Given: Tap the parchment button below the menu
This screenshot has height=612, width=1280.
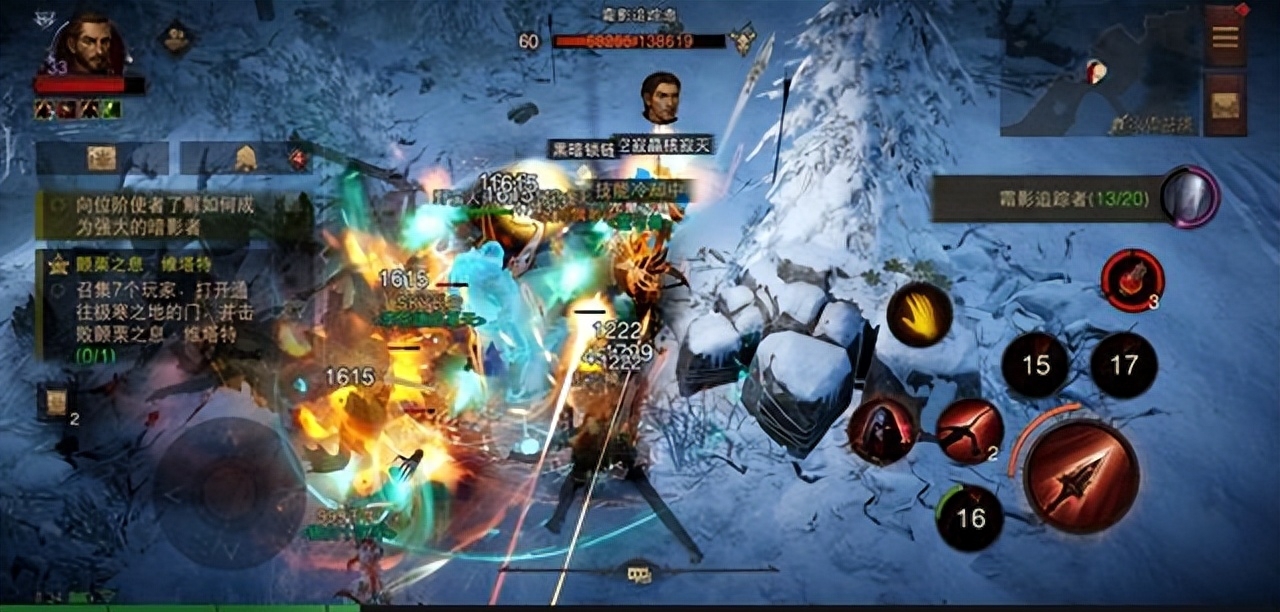Looking at the screenshot, I should (x=1225, y=104).
